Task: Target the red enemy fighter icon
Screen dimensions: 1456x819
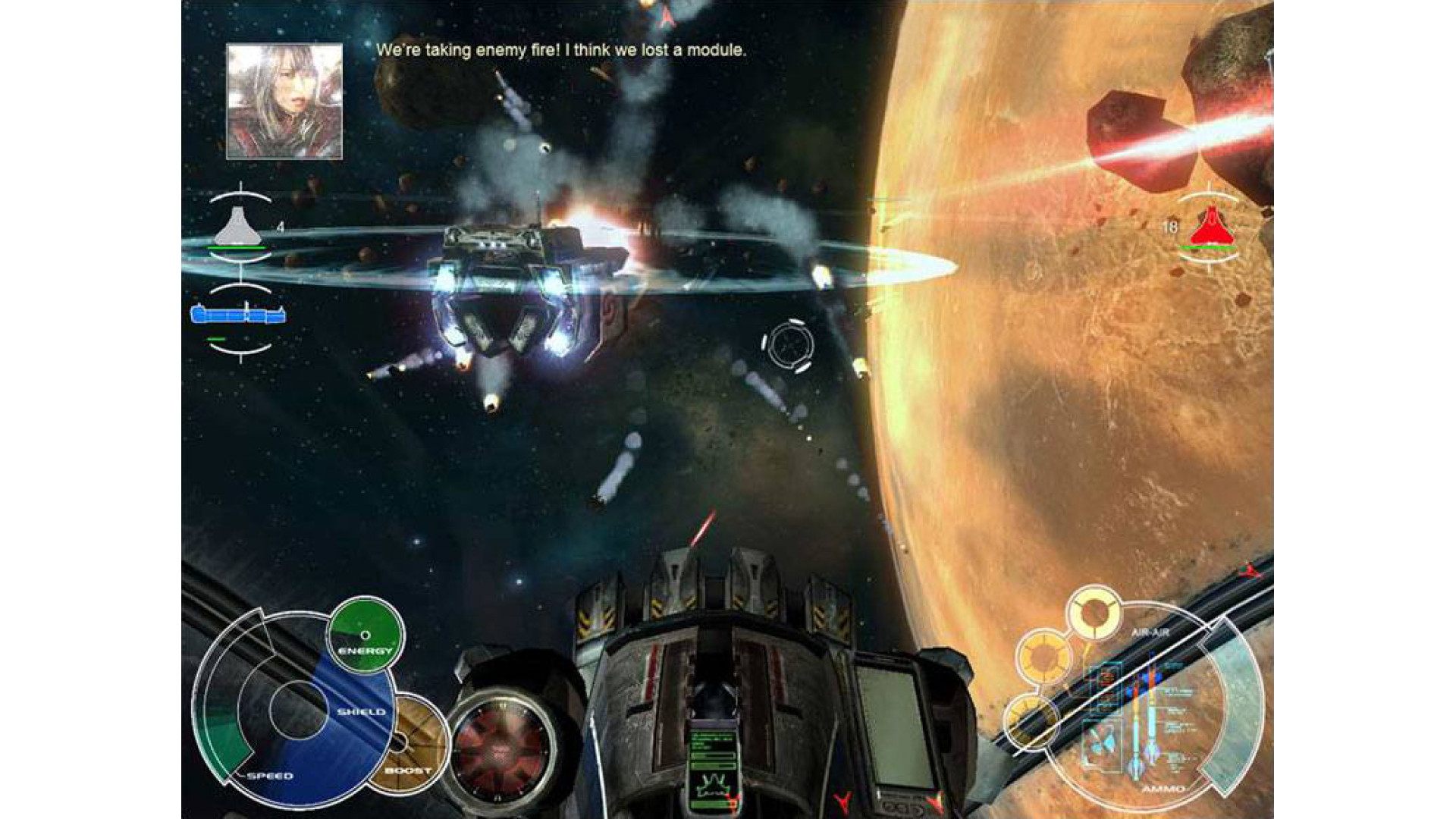Action: point(1212,227)
